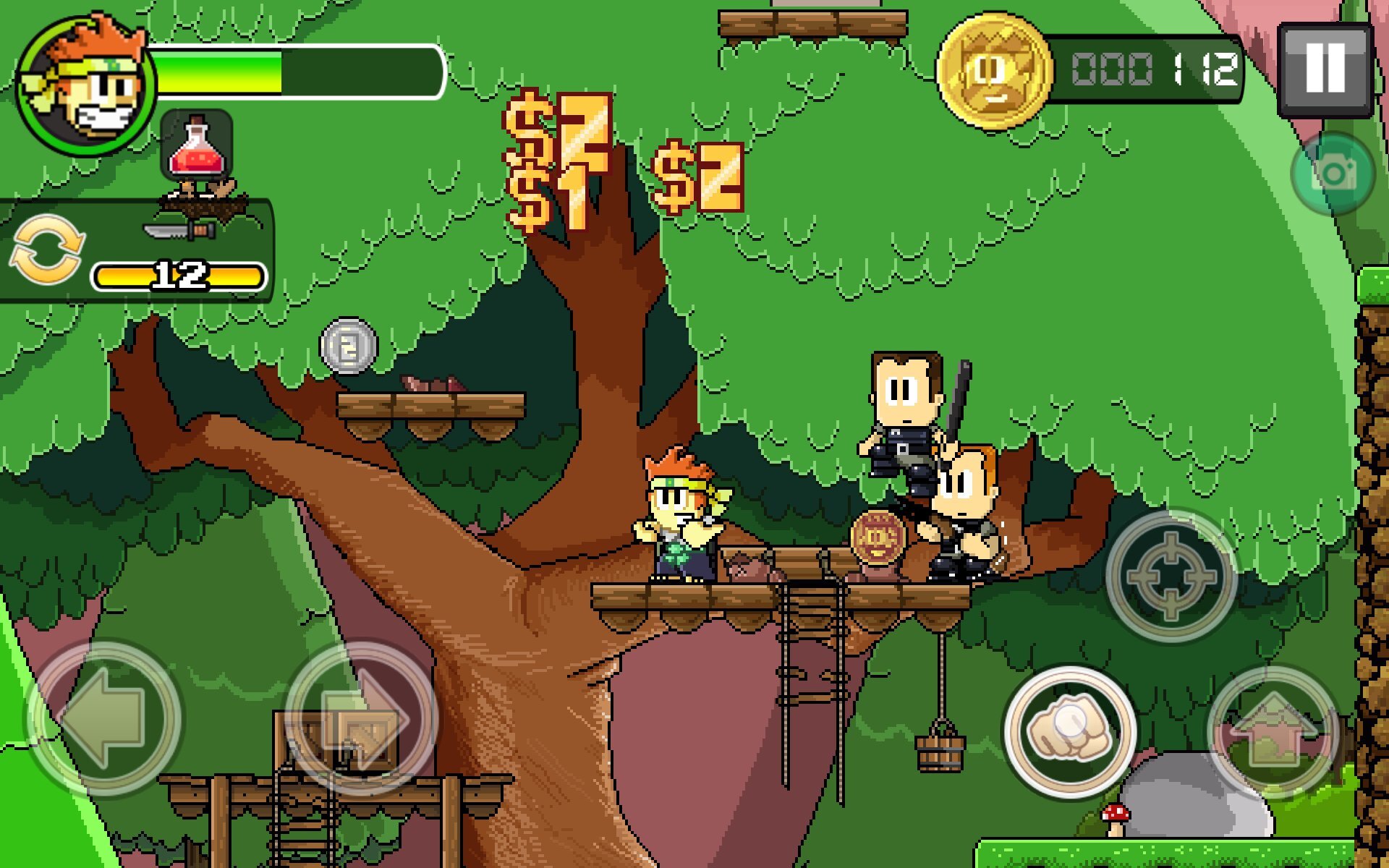This screenshot has height=868, width=1389.
Task: Jump using the up arrow button
Action: pos(1273,732)
